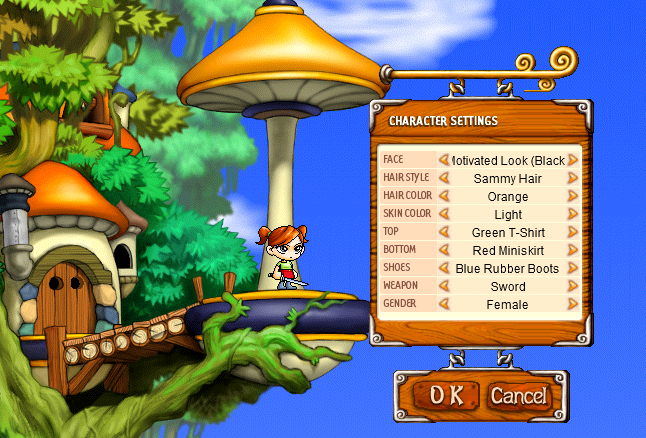
Task: Select the previous hair color
Action: pyautogui.click(x=443, y=196)
